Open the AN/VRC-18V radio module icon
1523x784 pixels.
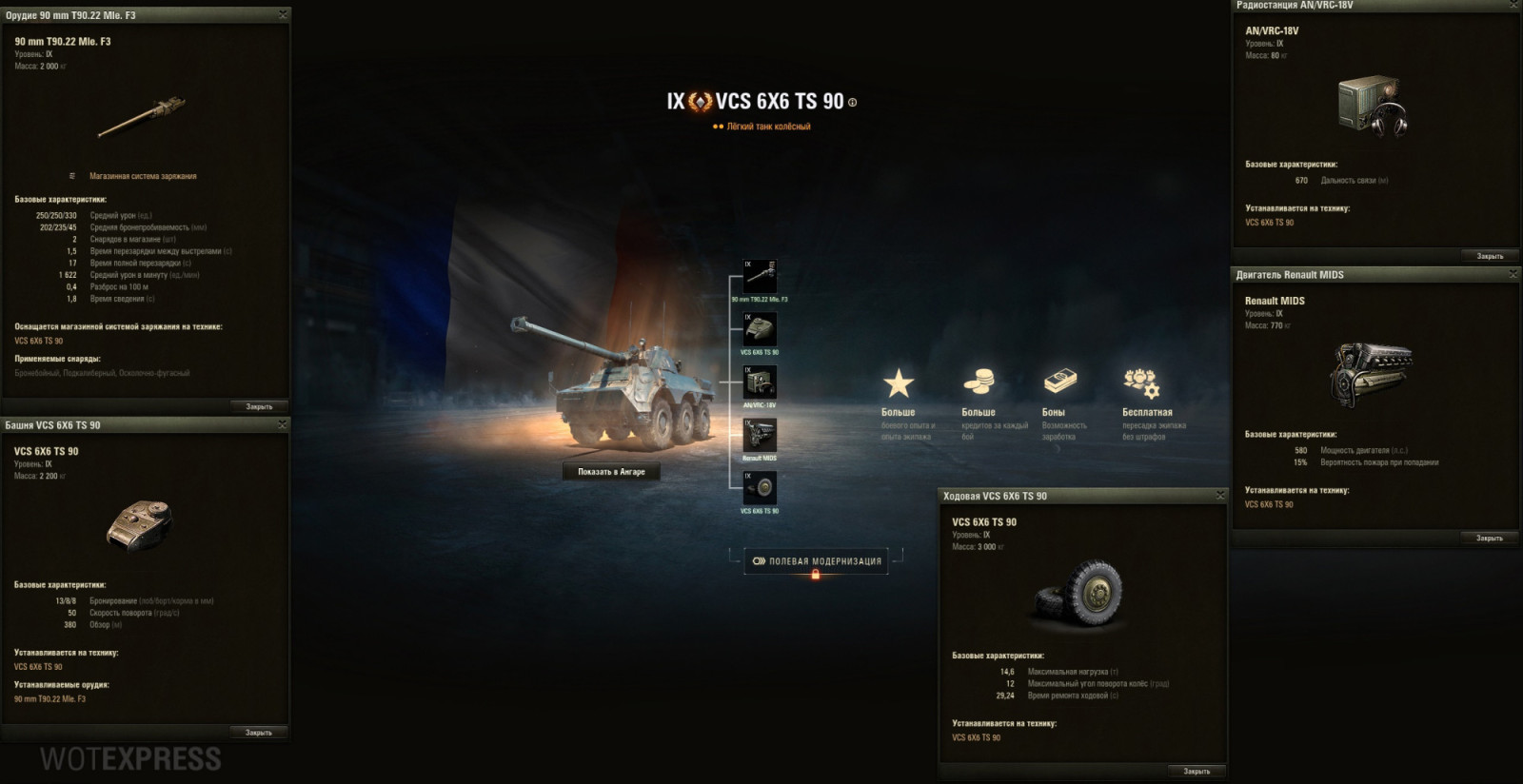pos(759,382)
